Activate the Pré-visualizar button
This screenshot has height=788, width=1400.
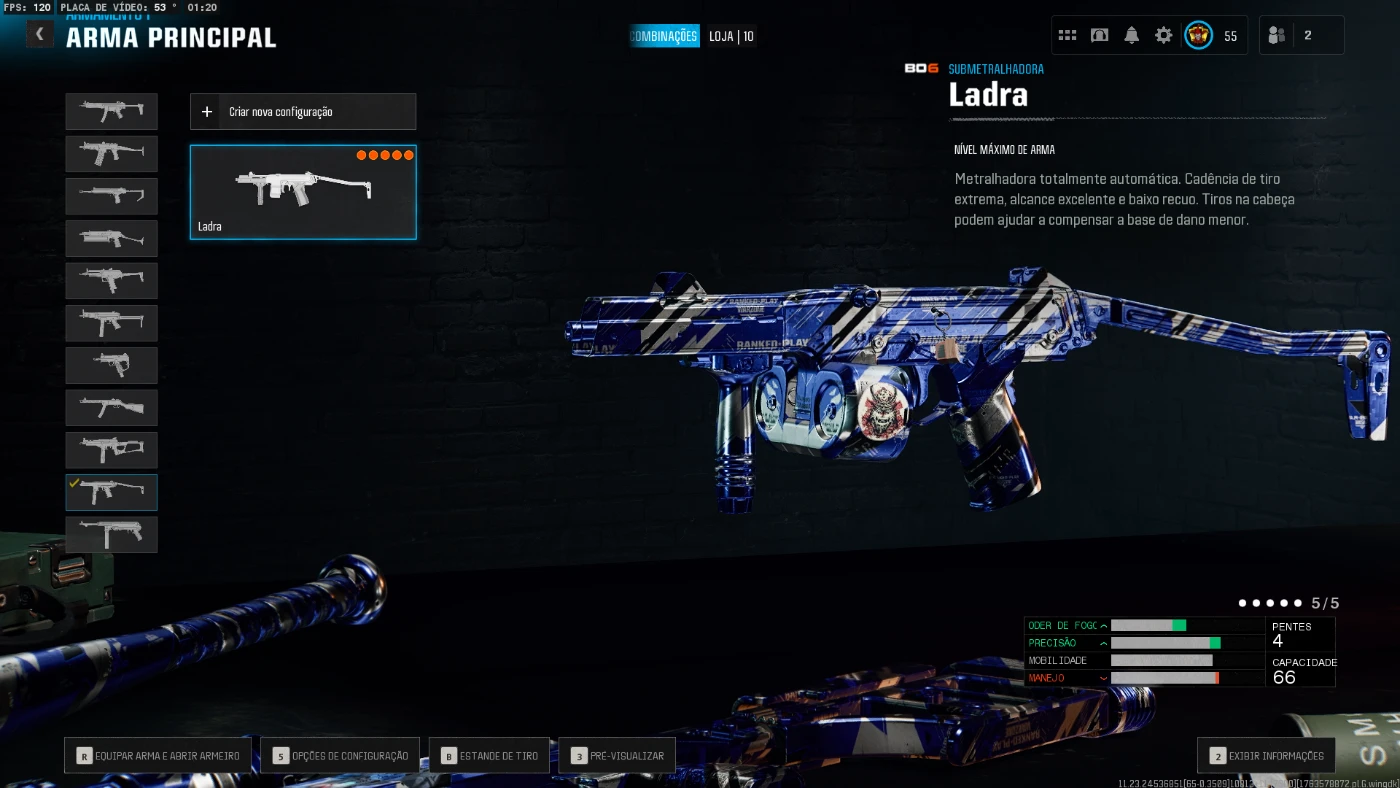click(617, 756)
